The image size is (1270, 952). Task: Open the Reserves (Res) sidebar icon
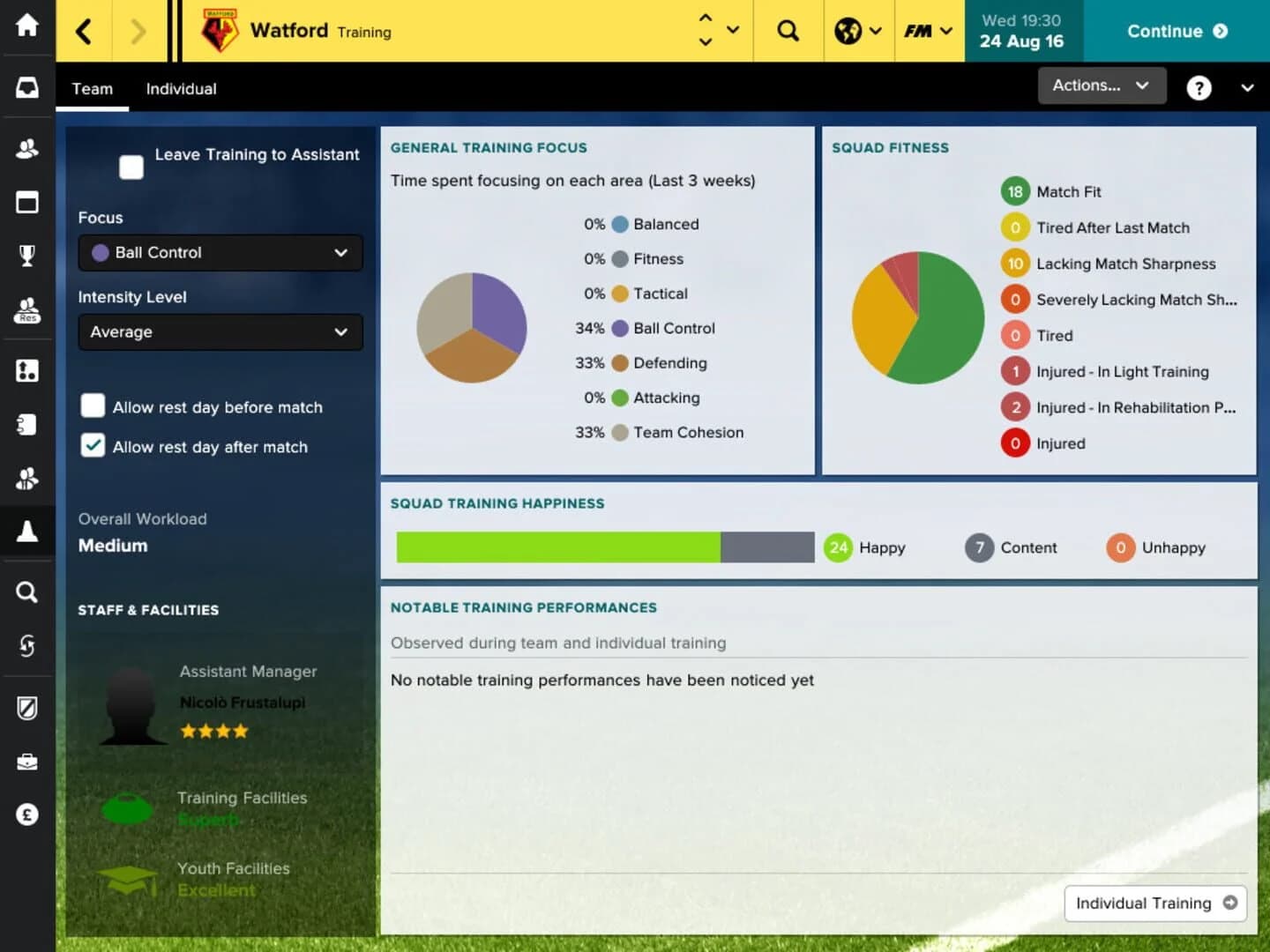tap(27, 310)
